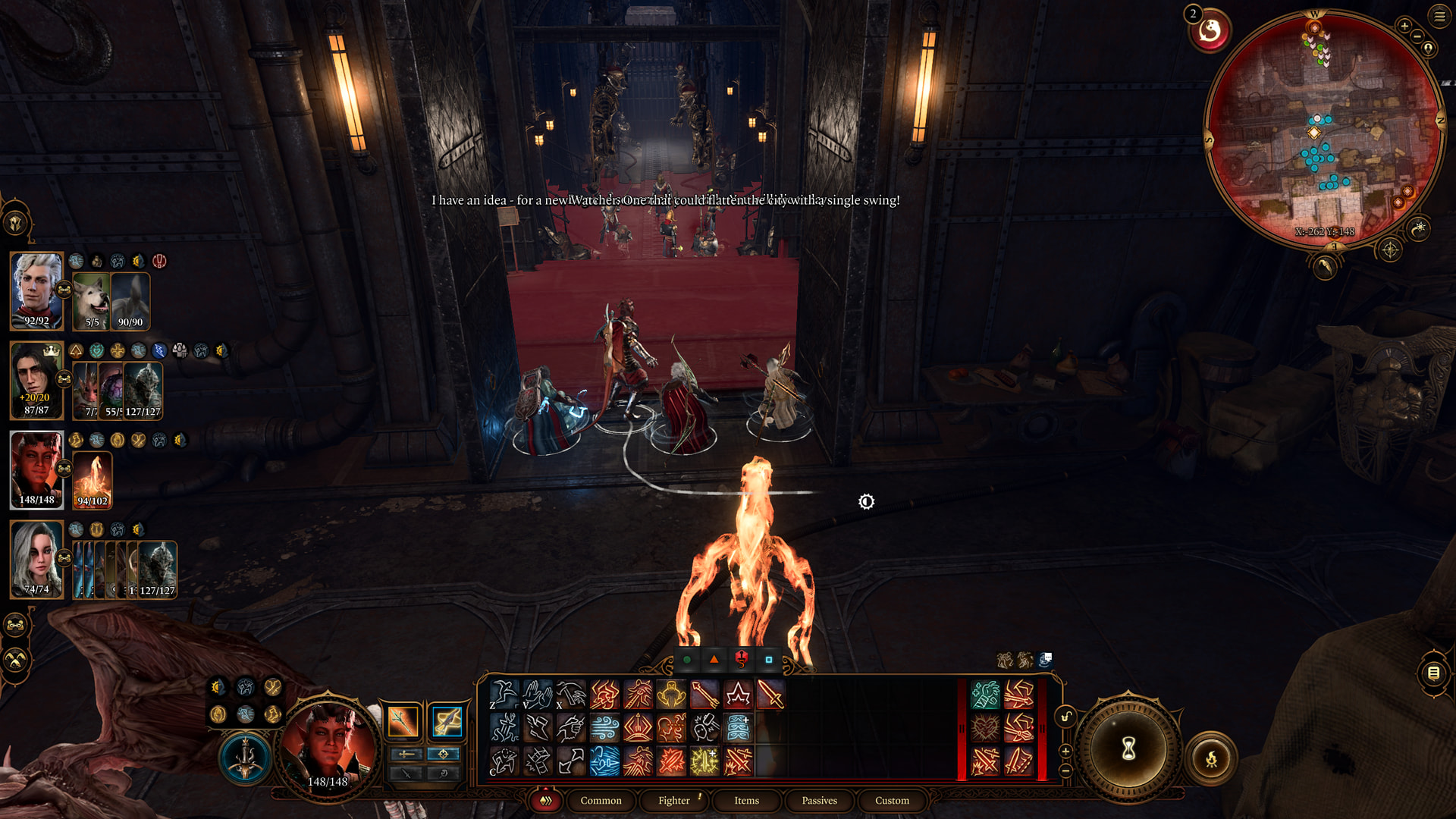Show the Items hotbar tab
Screen dimensions: 1456x819
tap(746, 800)
